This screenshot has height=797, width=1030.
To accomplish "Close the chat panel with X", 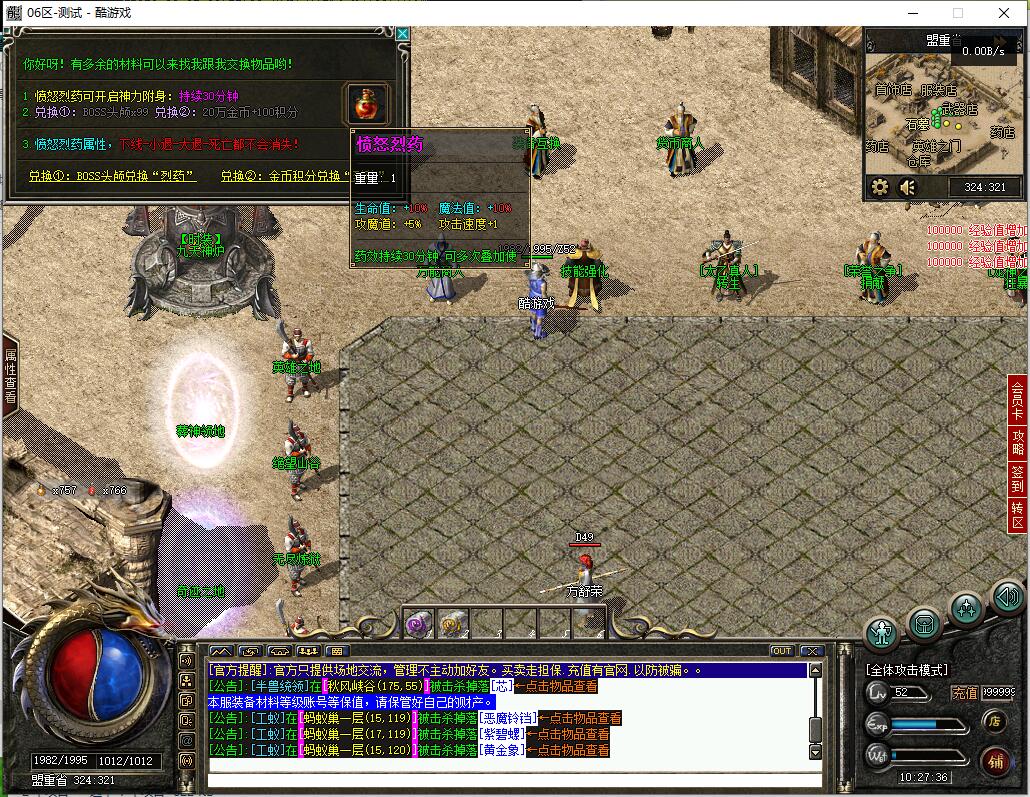I will [811, 651].
